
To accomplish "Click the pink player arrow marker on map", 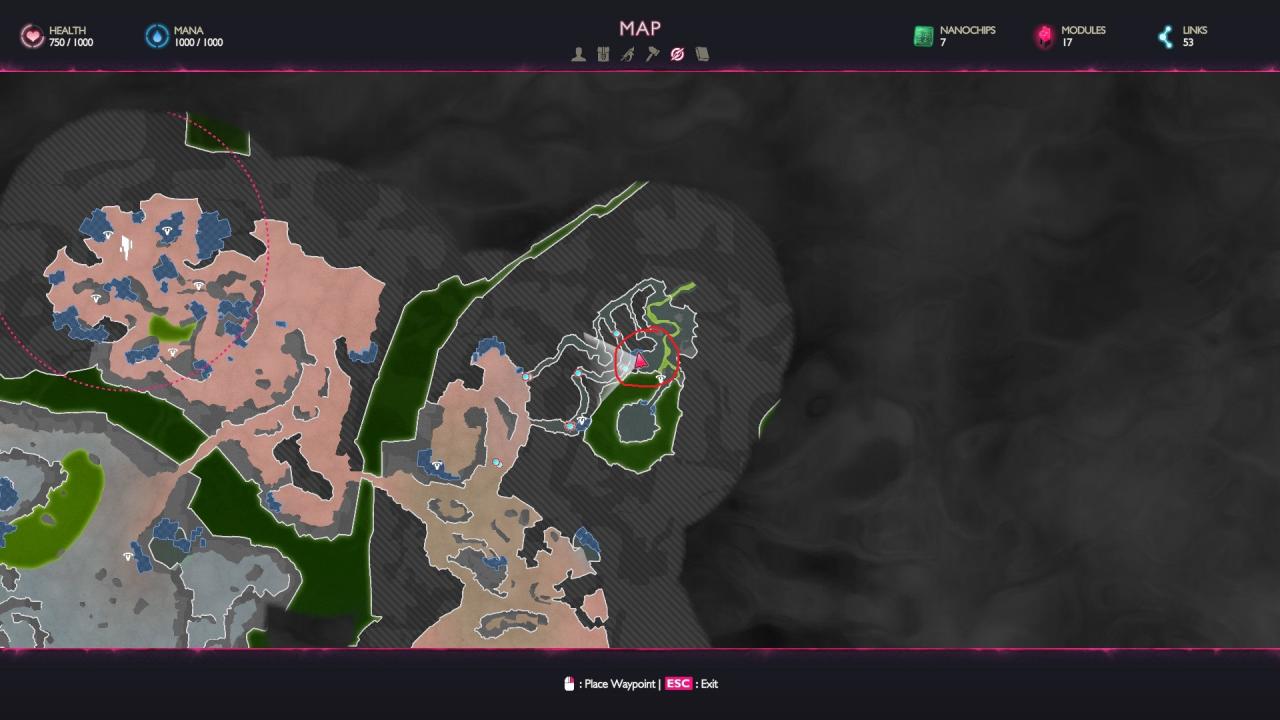I will tap(641, 360).
